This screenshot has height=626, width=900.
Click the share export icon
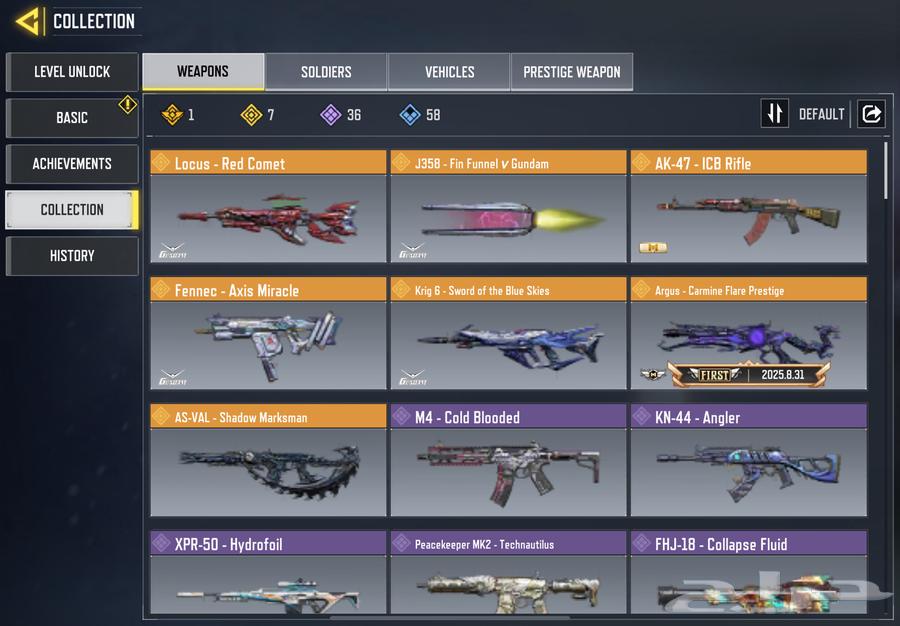(871, 114)
